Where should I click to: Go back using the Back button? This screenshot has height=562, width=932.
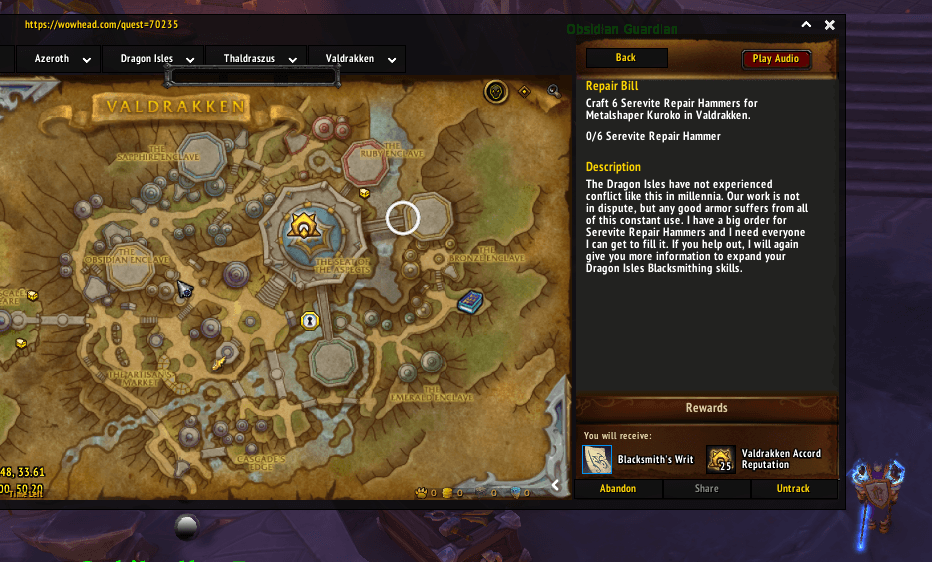pos(626,58)
